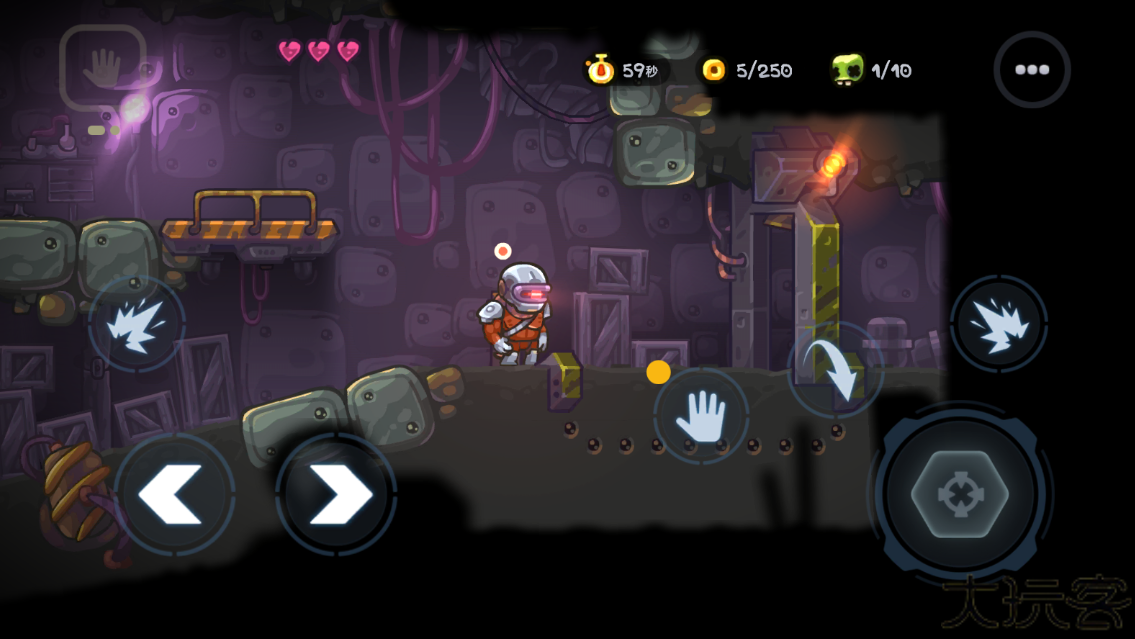
Task: Tap the move right arrow button
Action: 336,494
